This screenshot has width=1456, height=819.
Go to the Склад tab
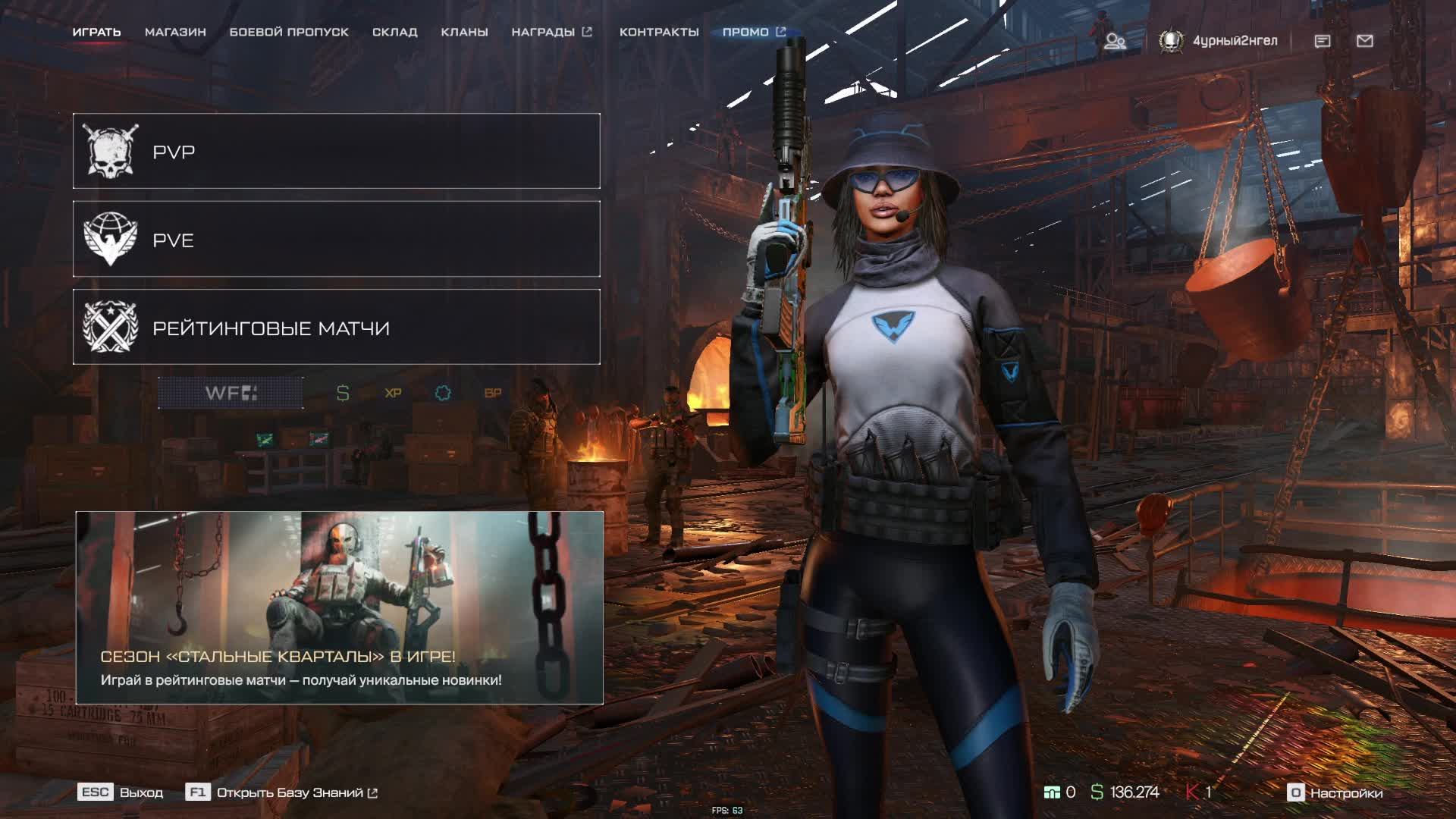coord(394,32)
